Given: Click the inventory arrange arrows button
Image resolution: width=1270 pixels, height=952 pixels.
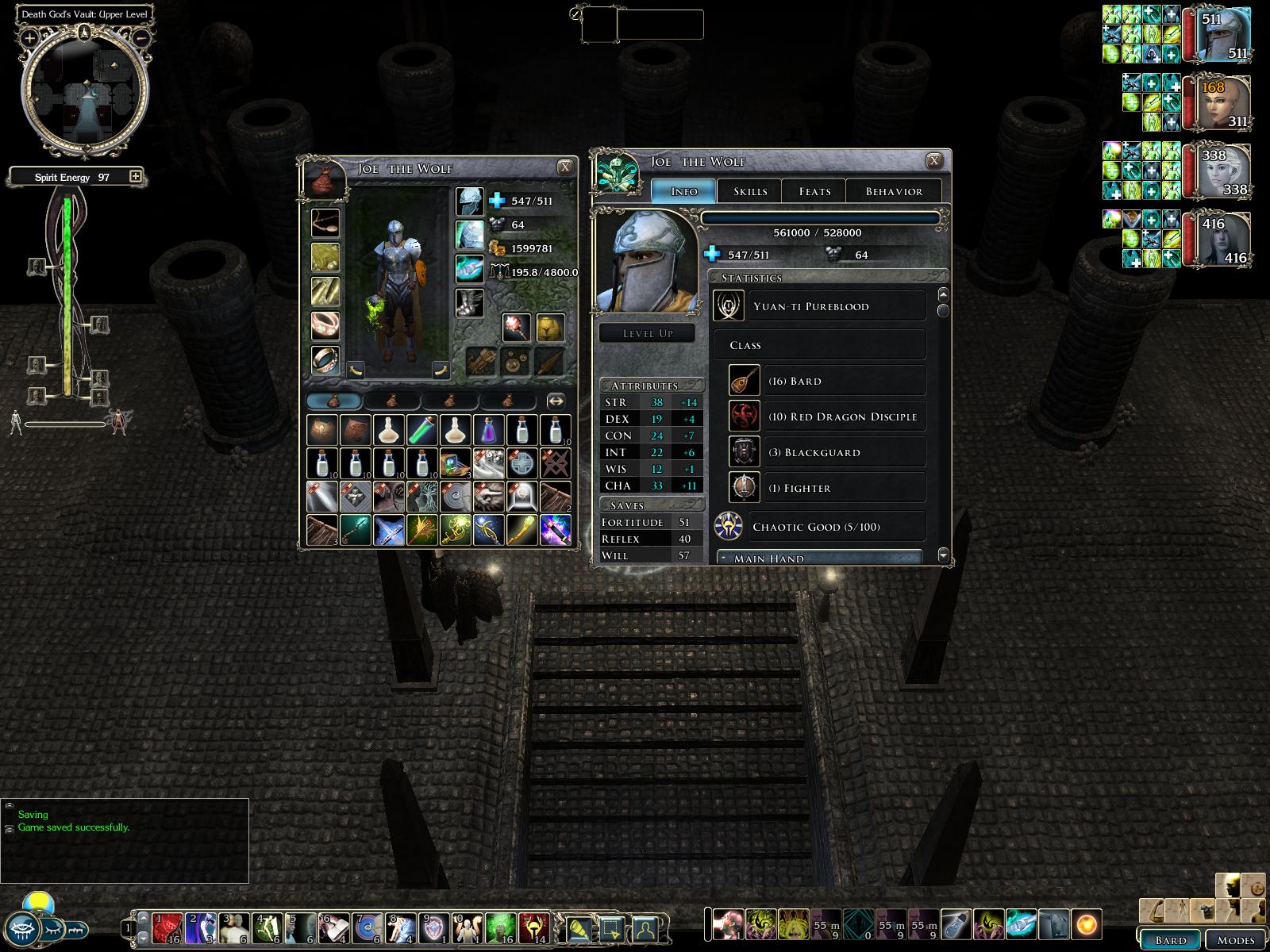Looking at the screenshot, I should pyautogui.click(x=556, y=401).
